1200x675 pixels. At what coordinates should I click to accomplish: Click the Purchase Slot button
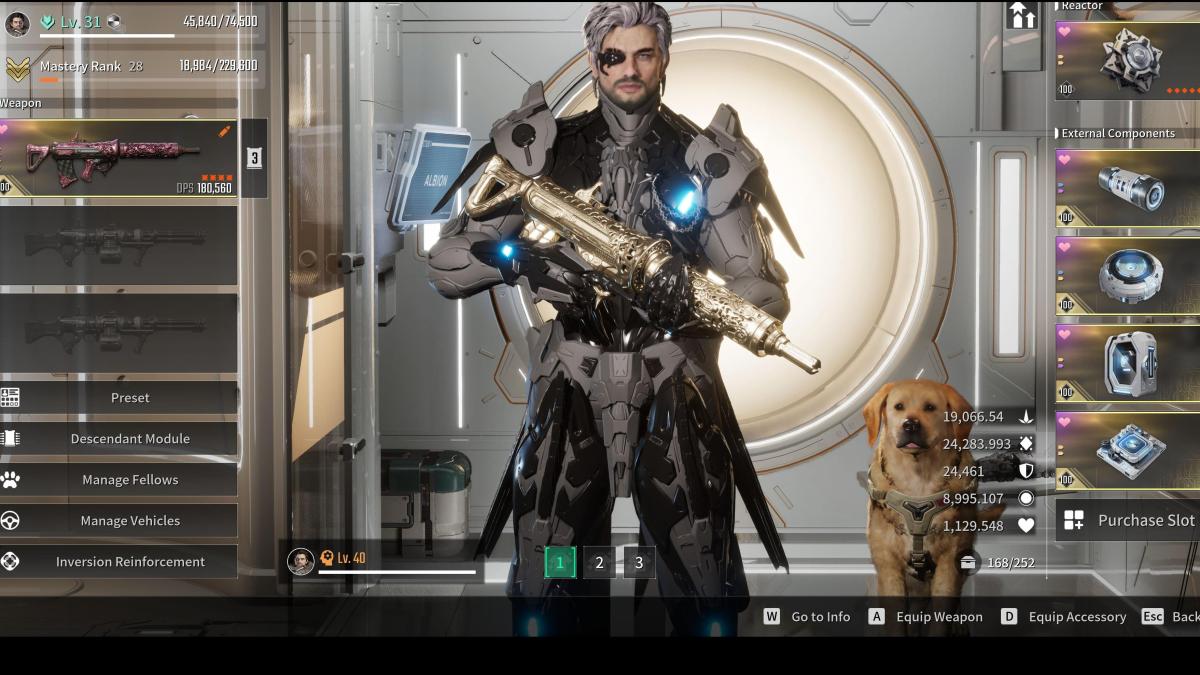click(1128, 520)
